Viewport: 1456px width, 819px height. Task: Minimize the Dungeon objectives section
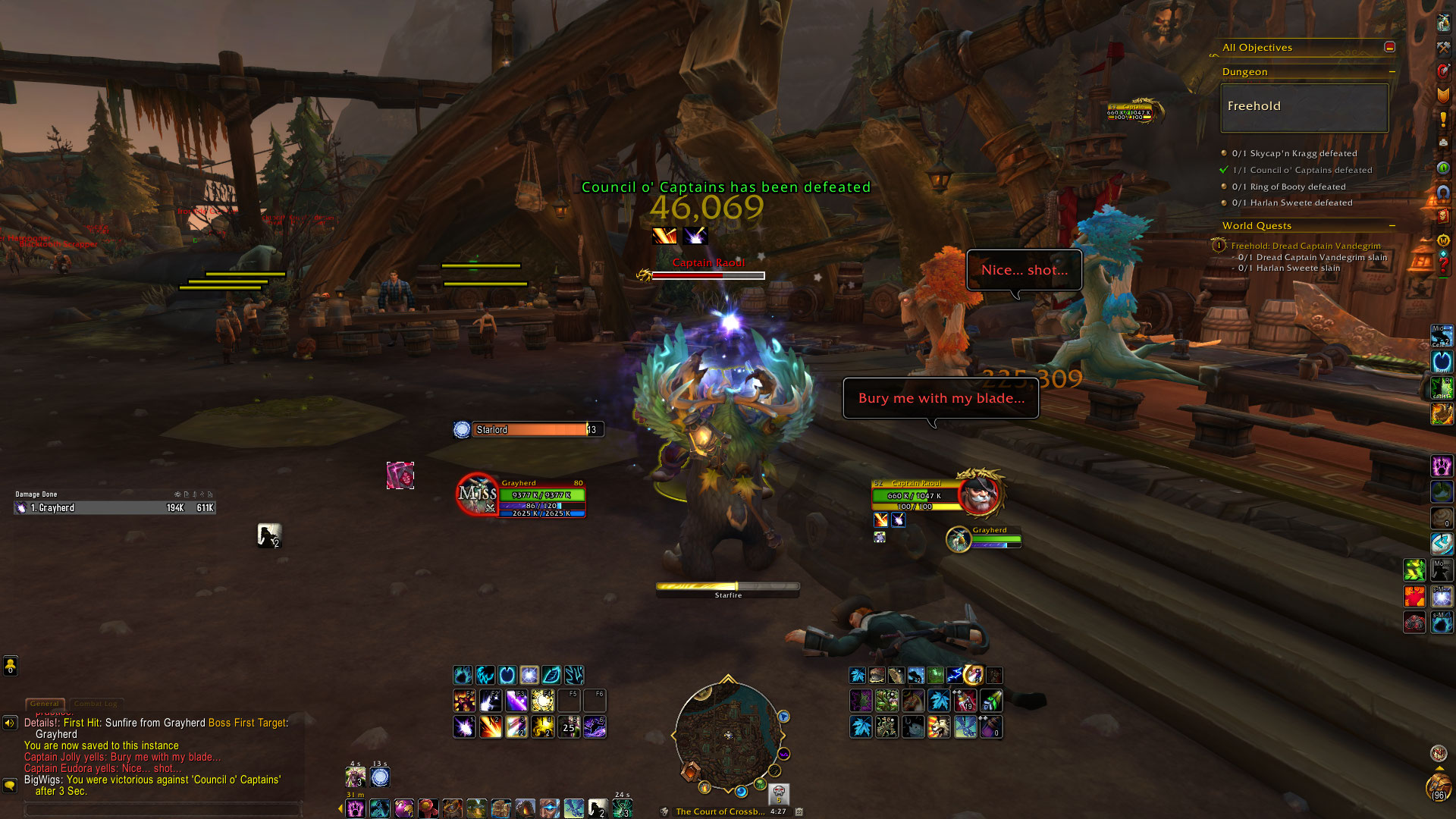(x=1392, y=72)
